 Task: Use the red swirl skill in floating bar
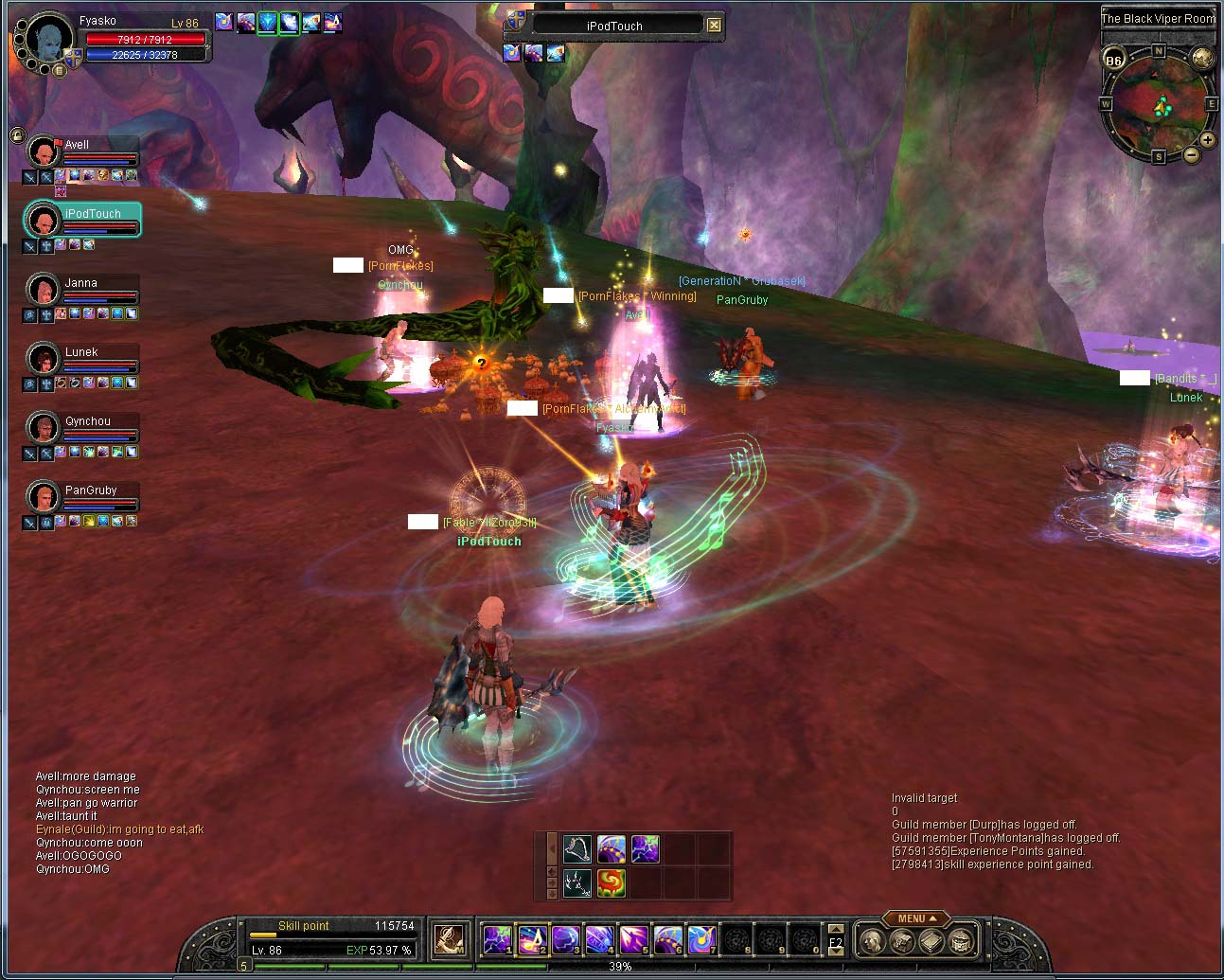coord(611,882)
